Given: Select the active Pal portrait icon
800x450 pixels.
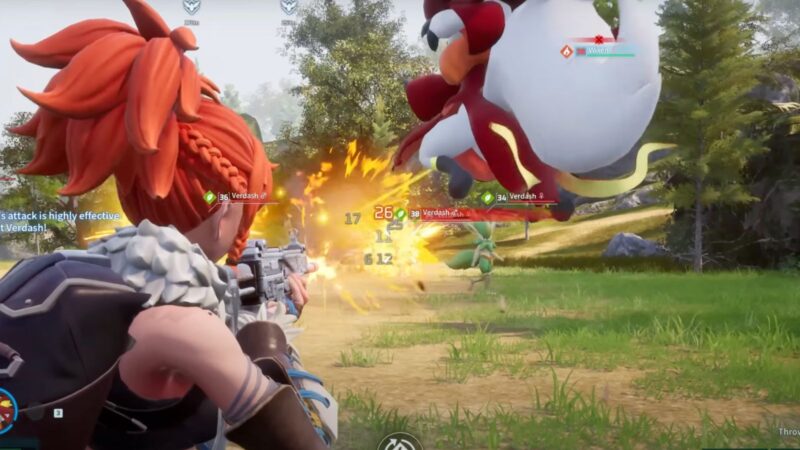Looking at the screenshot, I should [6, 410].
